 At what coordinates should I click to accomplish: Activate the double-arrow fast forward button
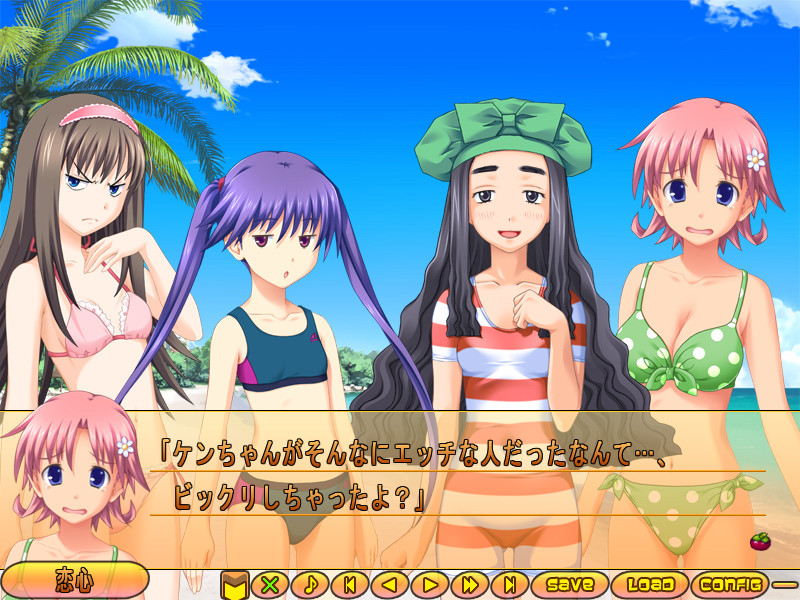pyautogui.click(x=469, y=583)
